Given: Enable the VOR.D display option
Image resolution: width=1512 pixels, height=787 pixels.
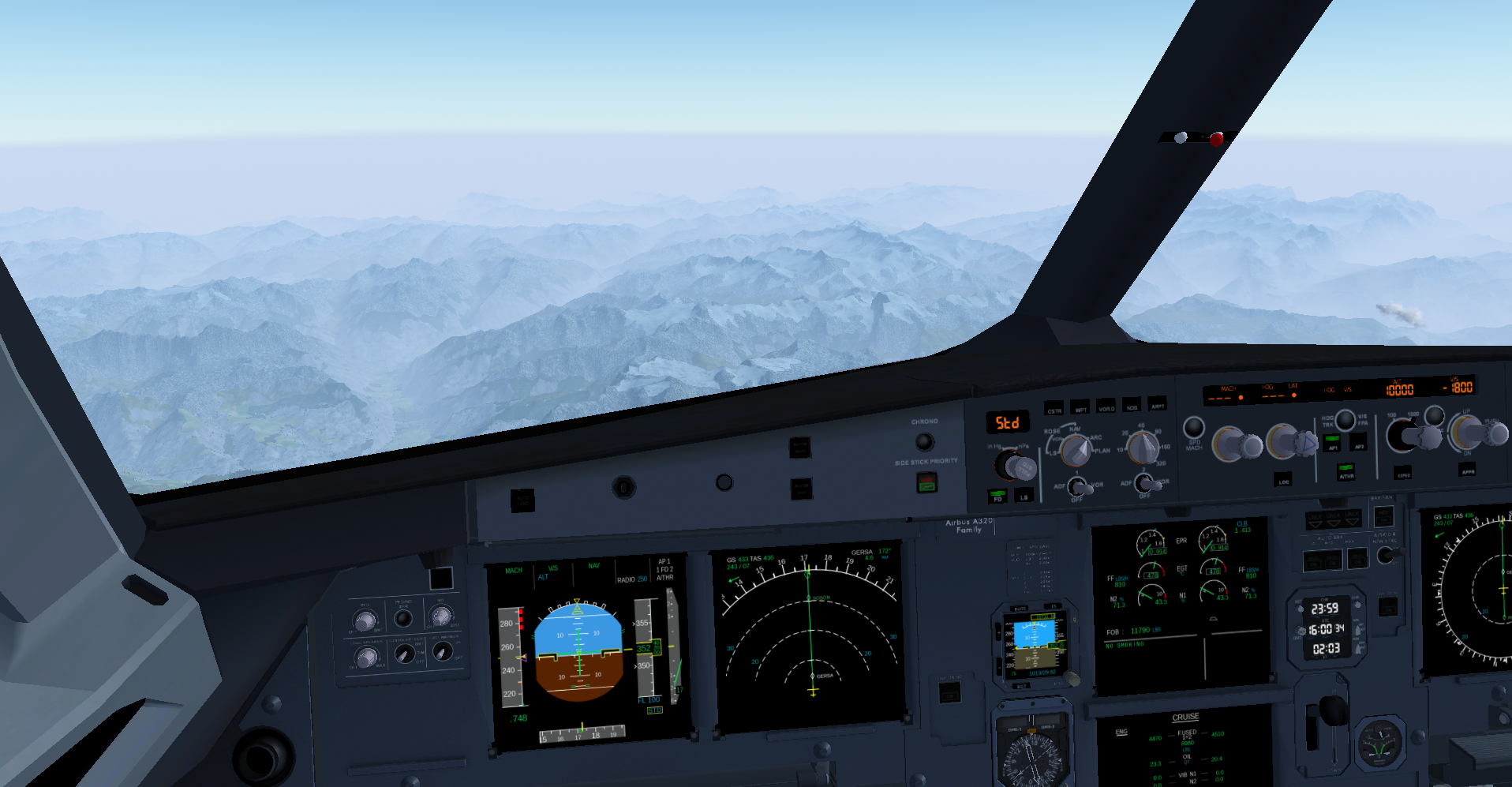Looking at the screenshot, I should pyautogui.click(x=1106, y=406).
